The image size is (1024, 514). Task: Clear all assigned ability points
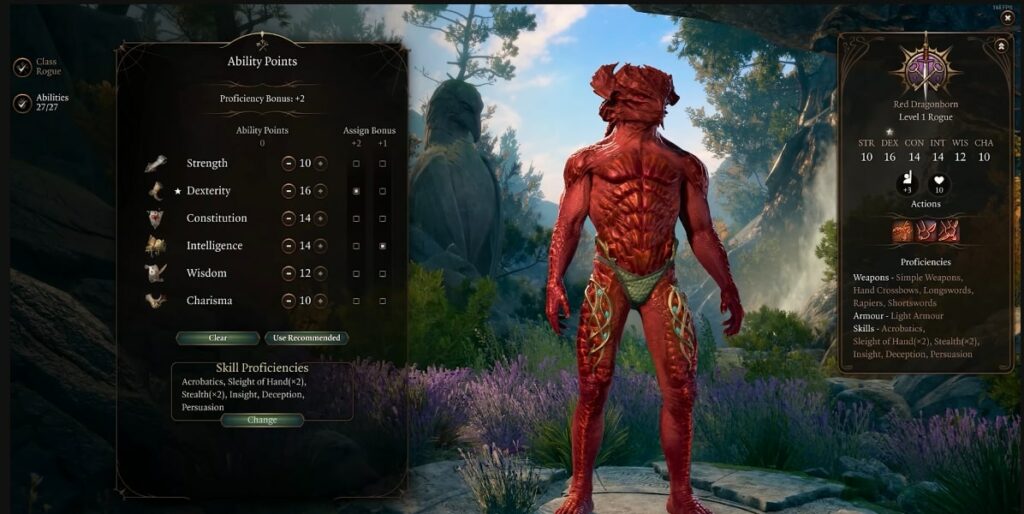[x=218, y=338]
